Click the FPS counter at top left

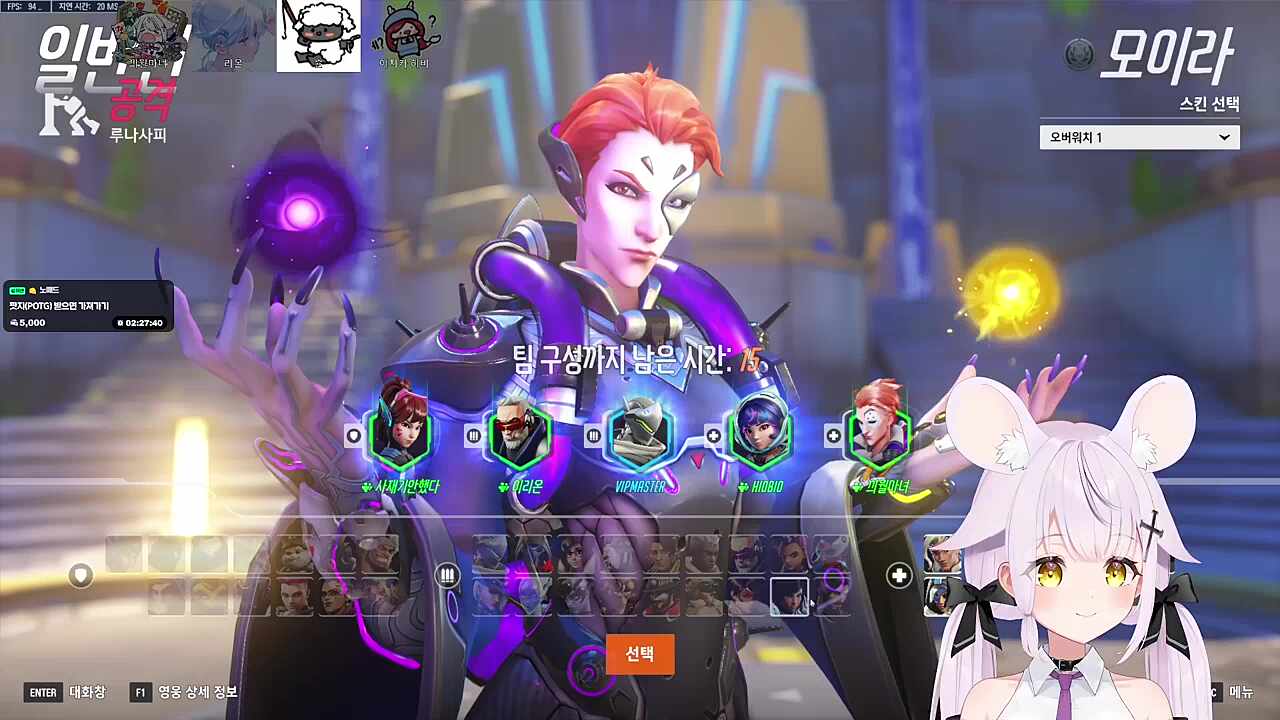pos(20,5)
